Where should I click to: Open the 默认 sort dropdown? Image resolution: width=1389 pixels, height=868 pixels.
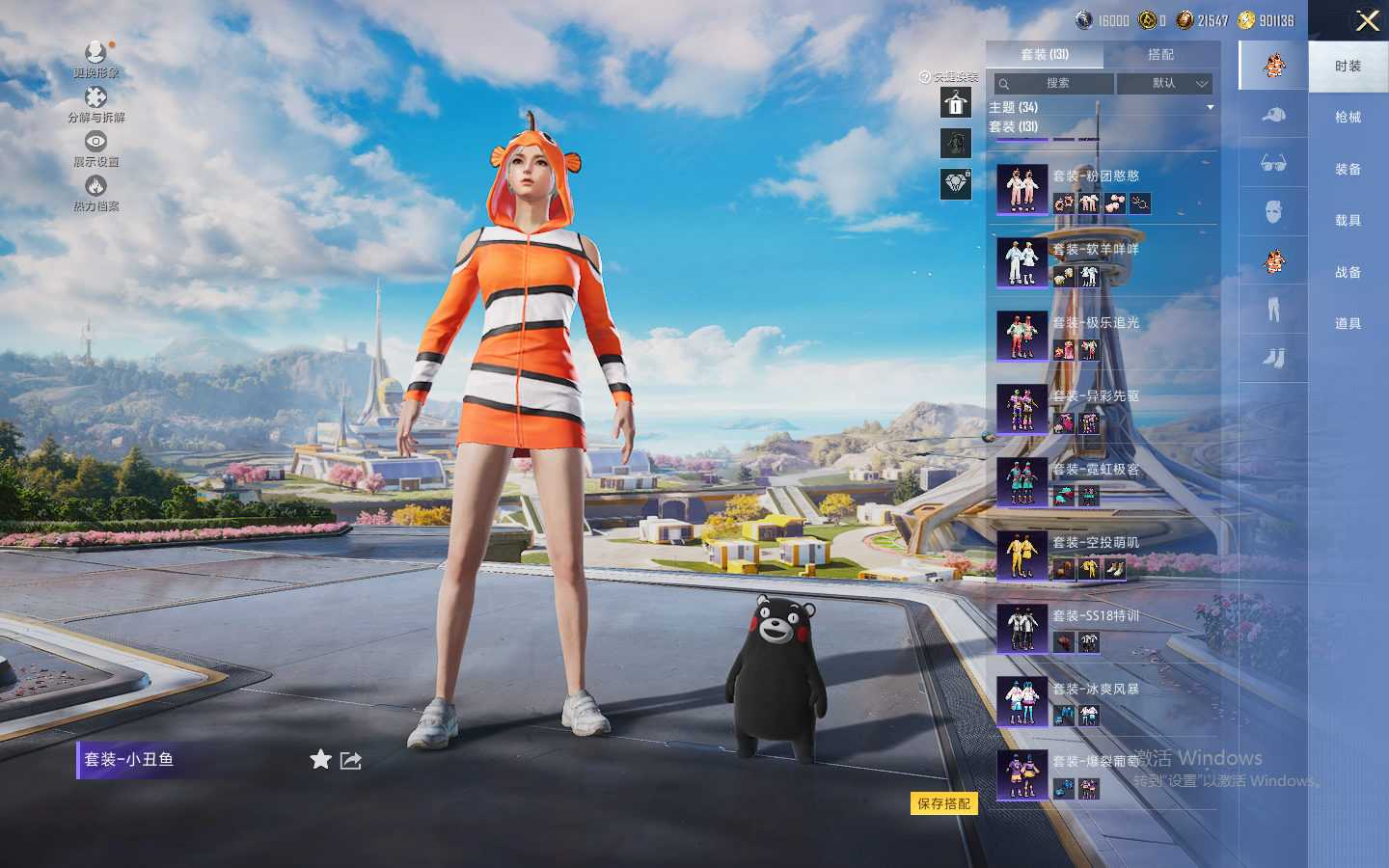tap(1165, 84)
